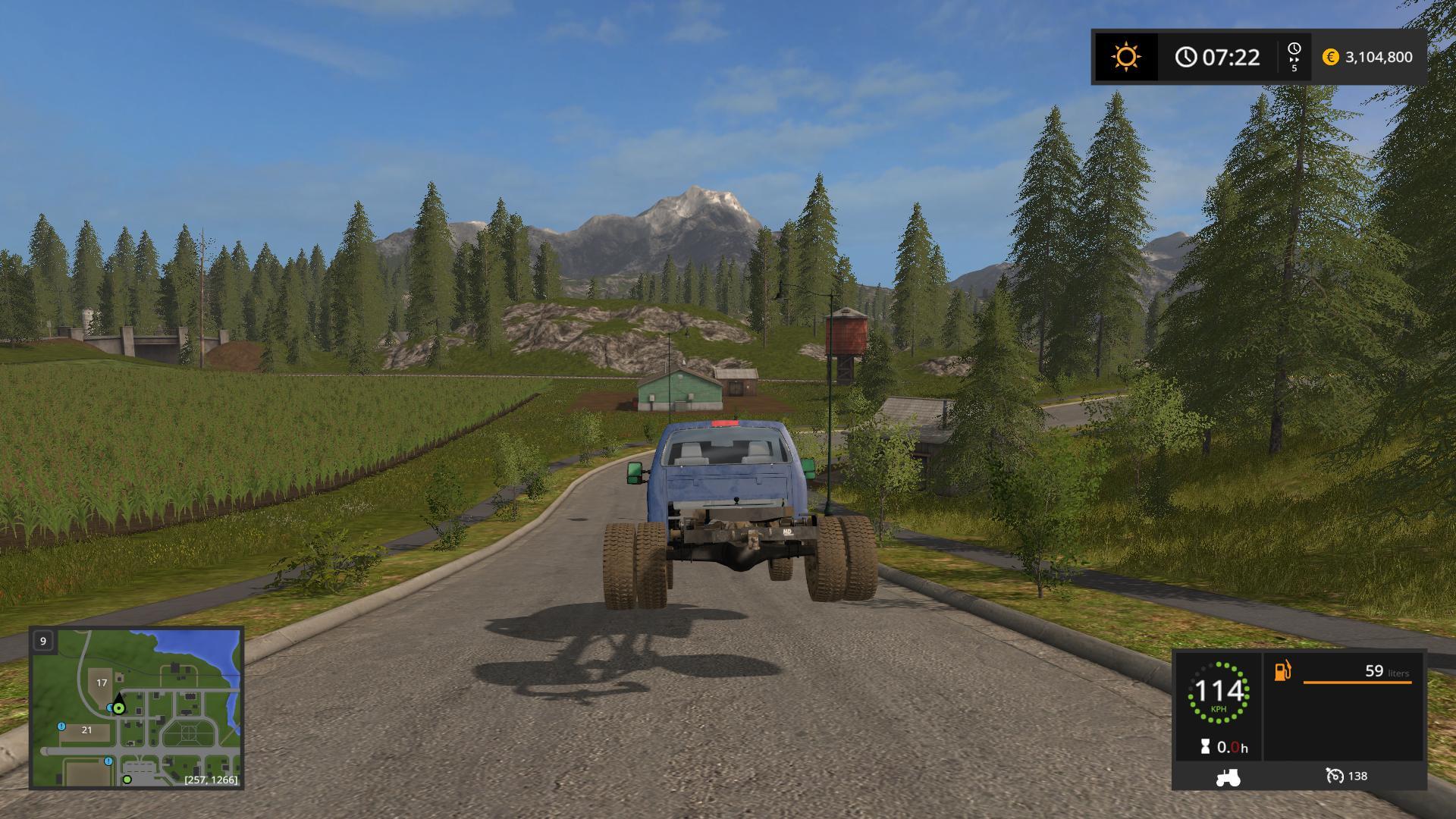The image size is (1456, 819).
Task: Toggle the cruise control speed icon
Action: tap(1334, 776)
